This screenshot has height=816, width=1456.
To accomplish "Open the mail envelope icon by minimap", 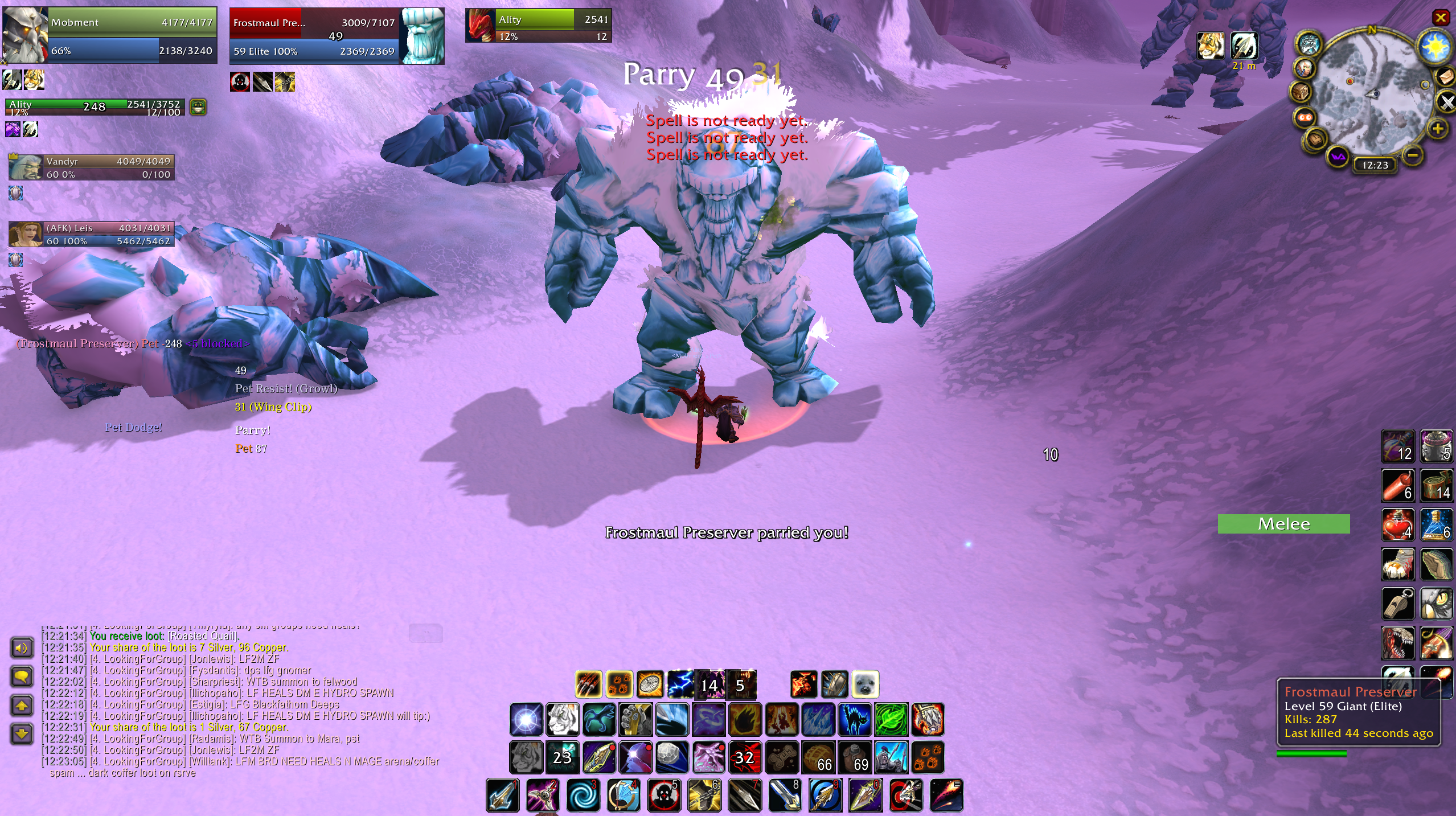I will [x=1446, y=76].
